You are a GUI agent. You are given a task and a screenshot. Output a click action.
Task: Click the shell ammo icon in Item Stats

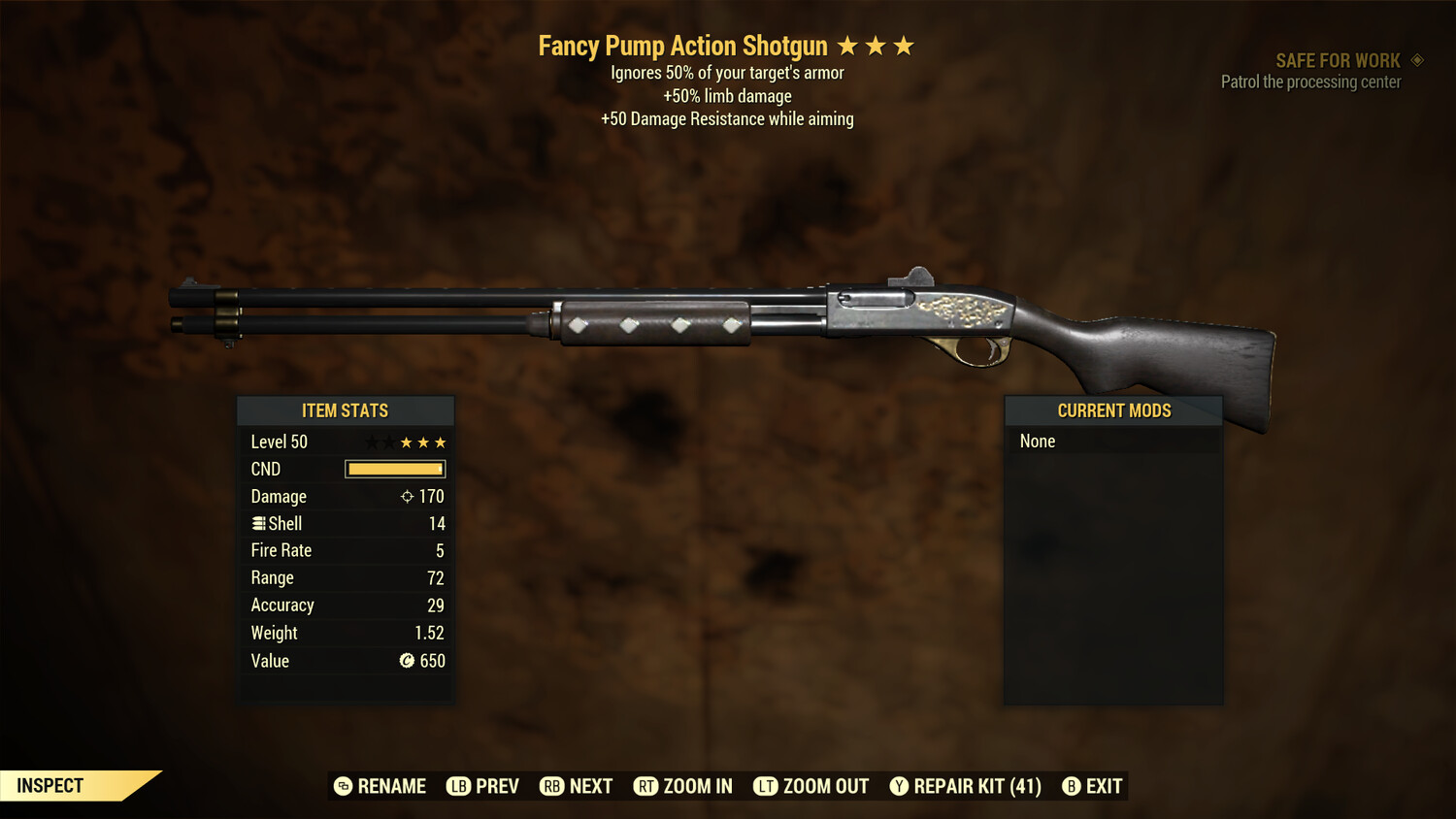coord(258,523)
